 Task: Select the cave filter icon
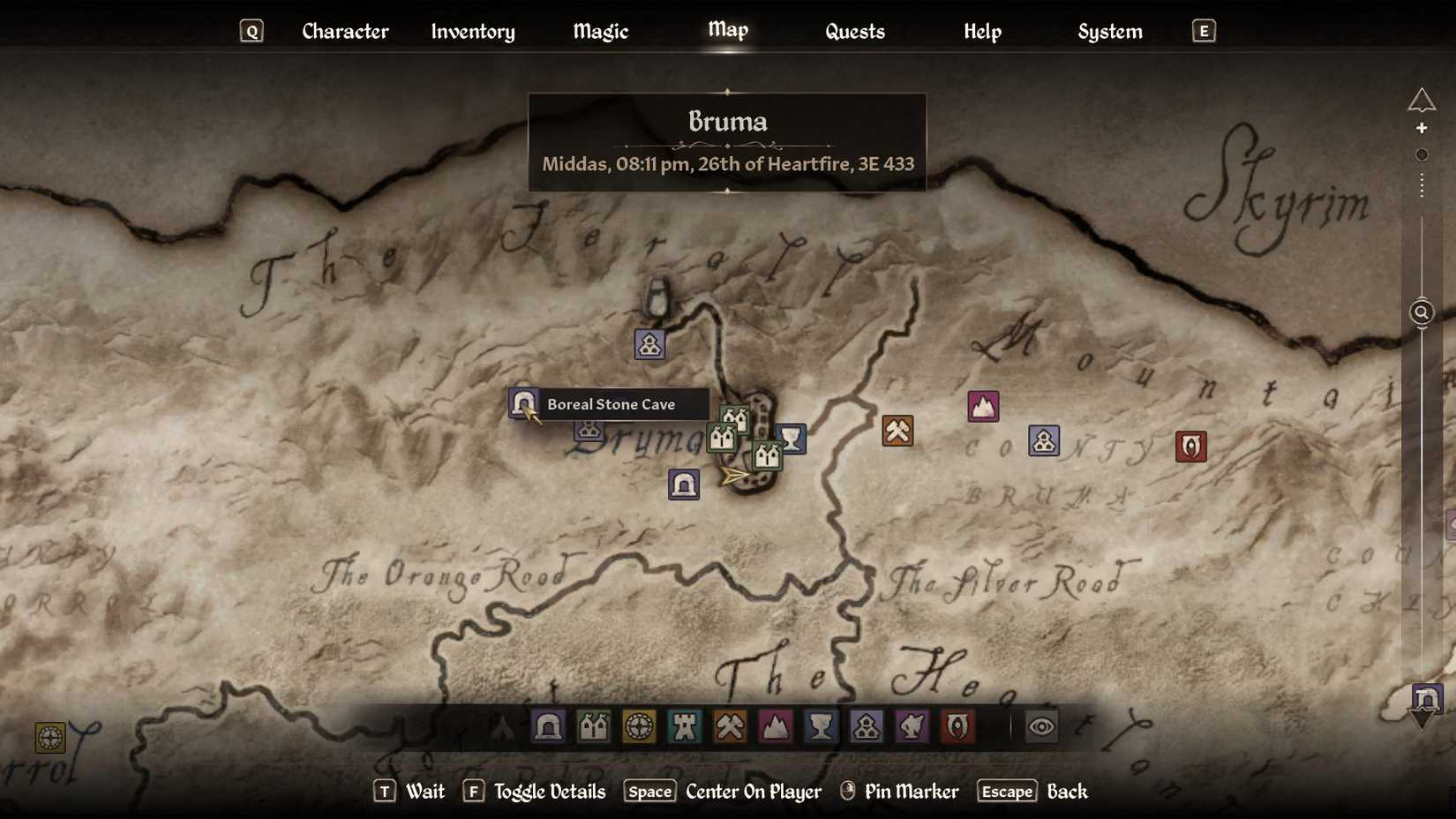(x=548, y=726)
